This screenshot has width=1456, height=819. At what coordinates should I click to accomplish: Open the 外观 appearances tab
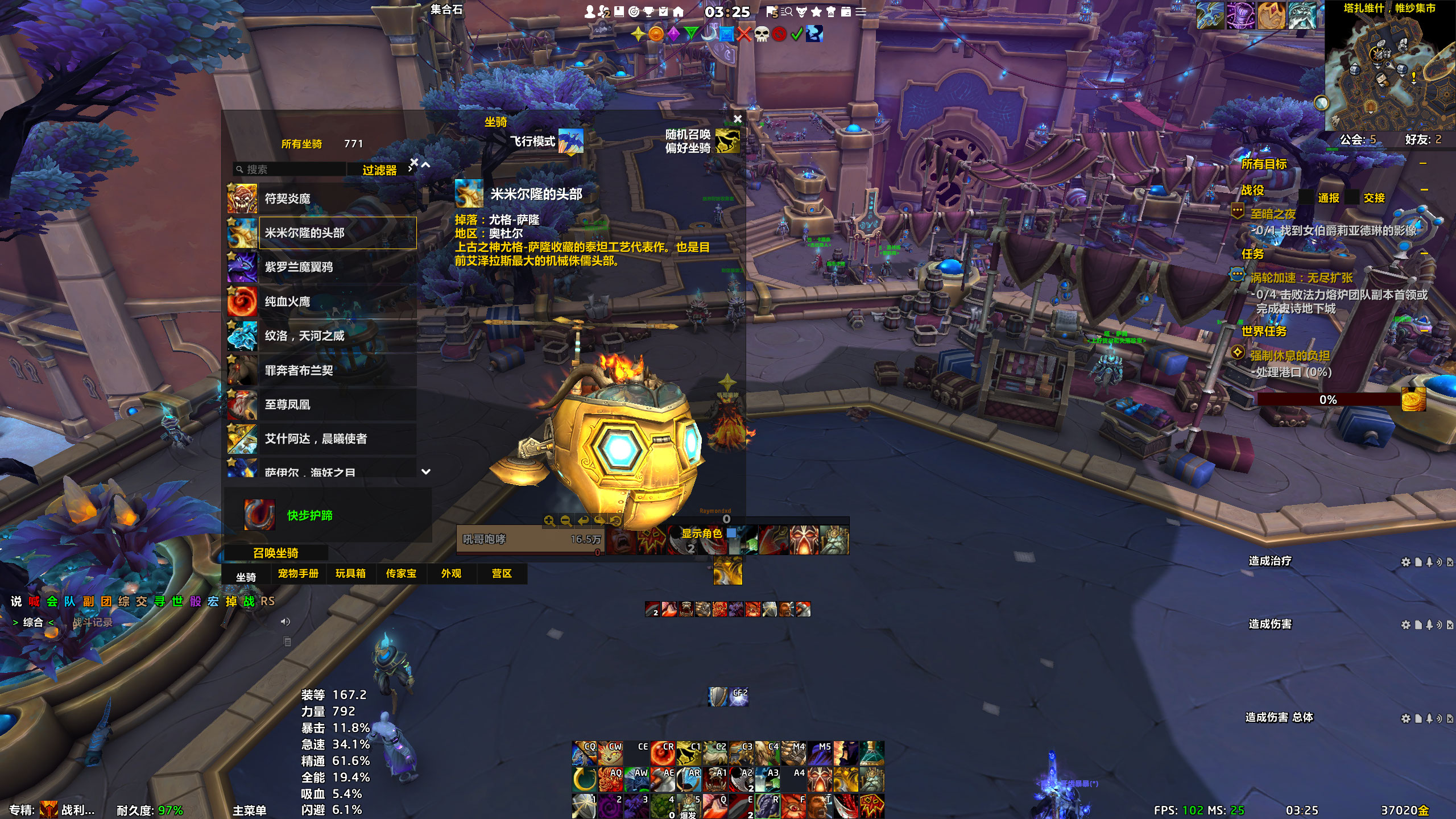point(451,573)
